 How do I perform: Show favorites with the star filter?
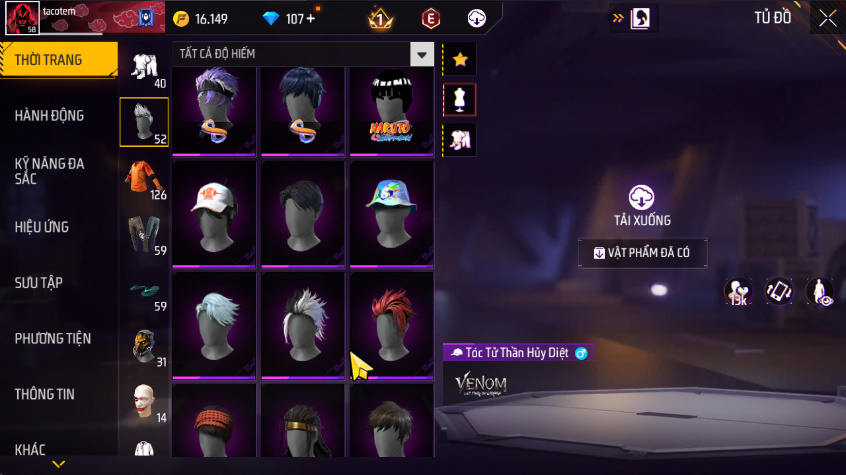[460, 59]
